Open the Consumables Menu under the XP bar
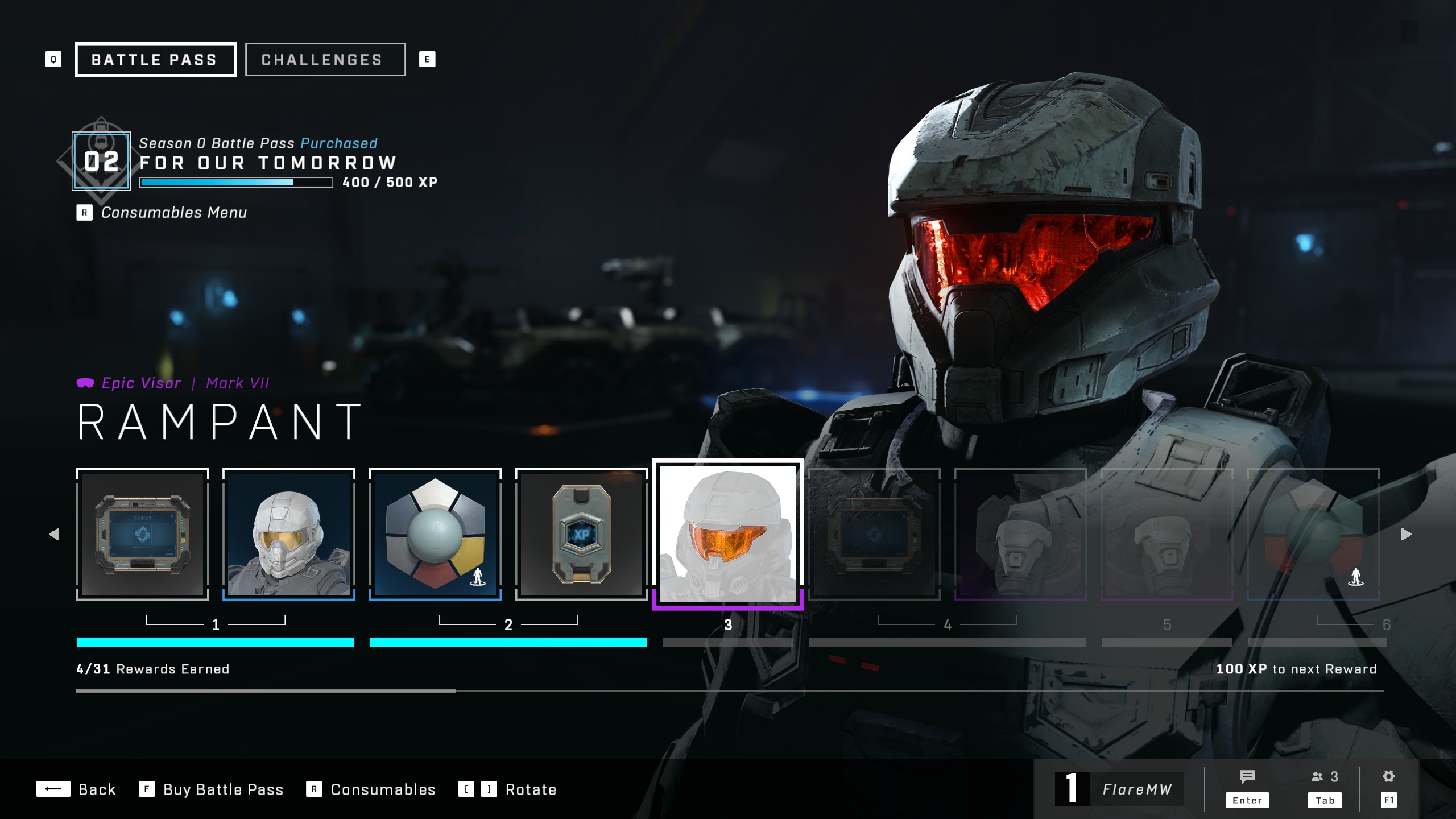 pyautogui.click(x=173, y=213)
